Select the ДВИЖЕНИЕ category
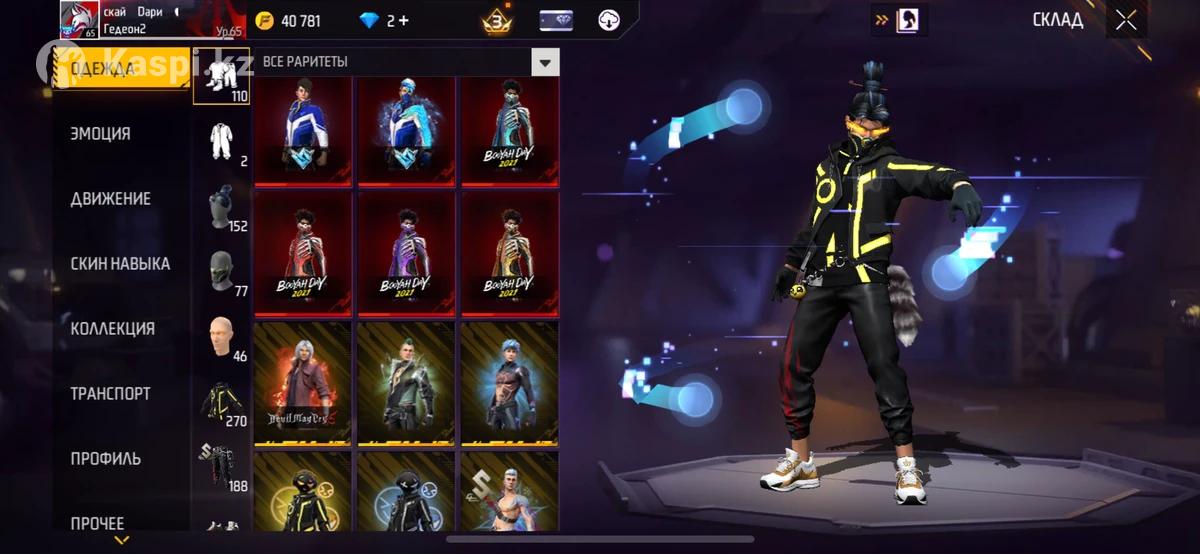The height and width of the screenshot is (554, 1200). tap(111, 199)
